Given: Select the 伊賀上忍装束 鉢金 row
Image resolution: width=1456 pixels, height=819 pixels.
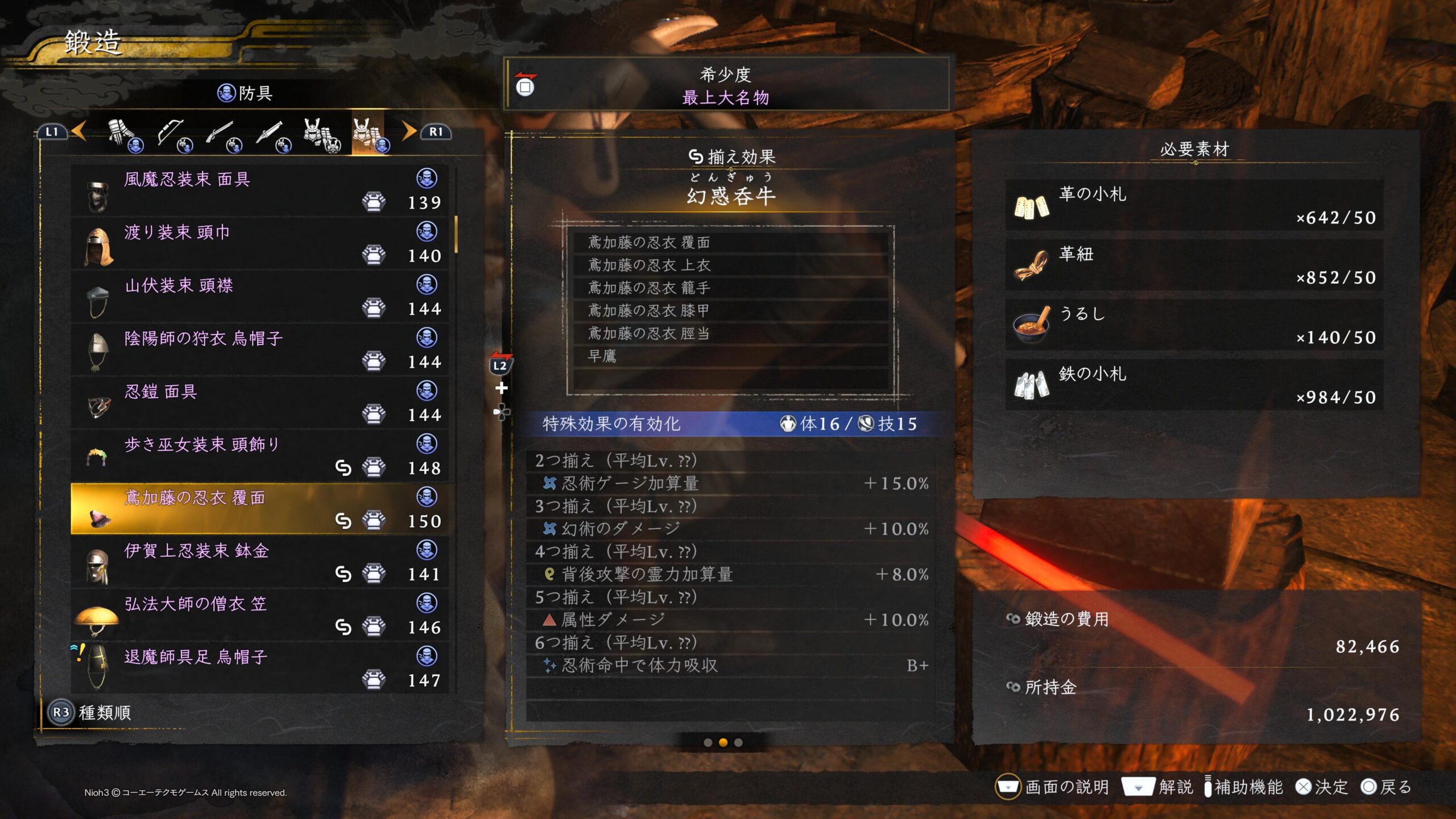Looking at the screenshot, I should (259, 562).
